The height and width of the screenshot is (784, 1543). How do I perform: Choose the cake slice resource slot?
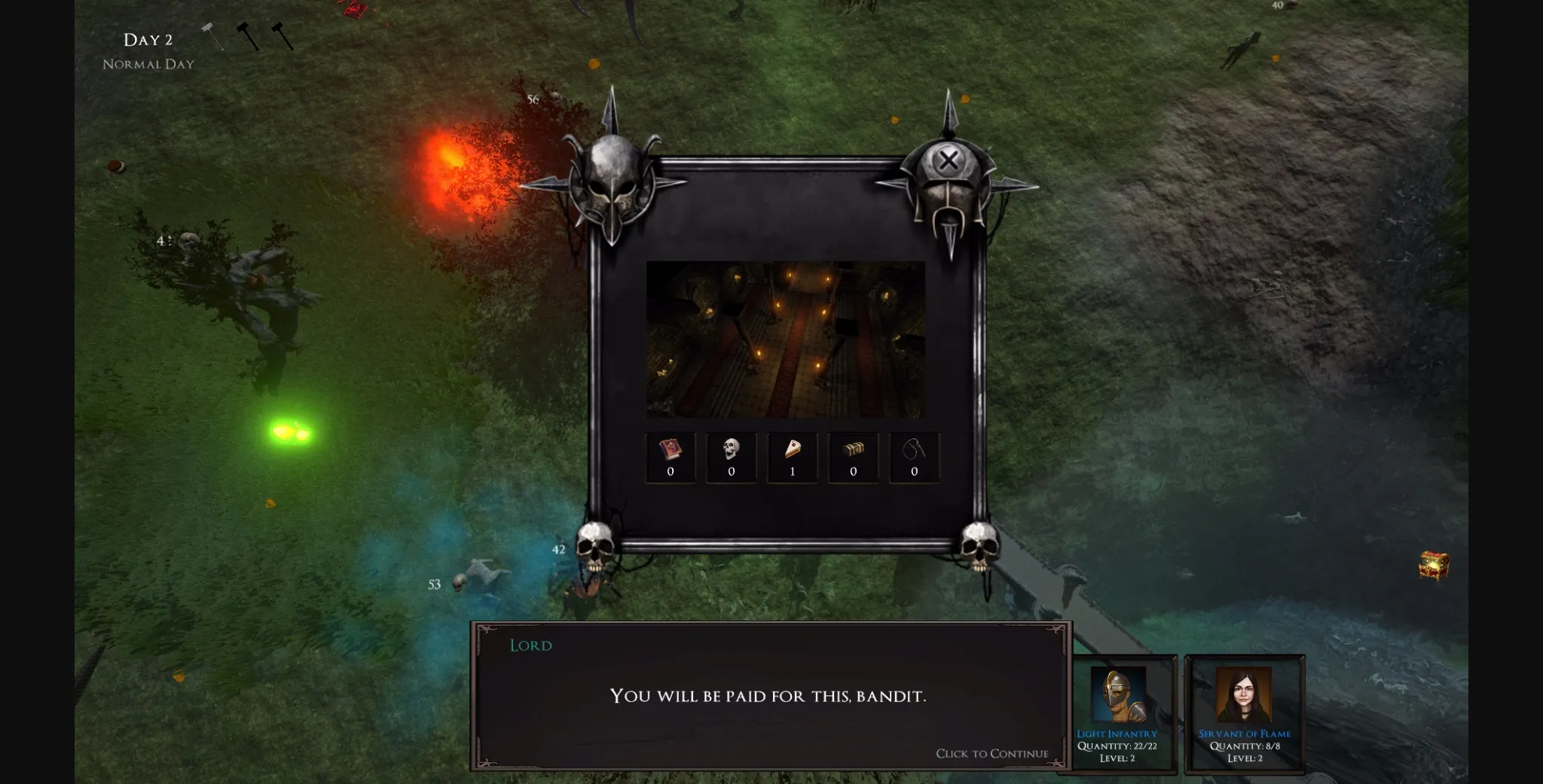pos(793,457)
